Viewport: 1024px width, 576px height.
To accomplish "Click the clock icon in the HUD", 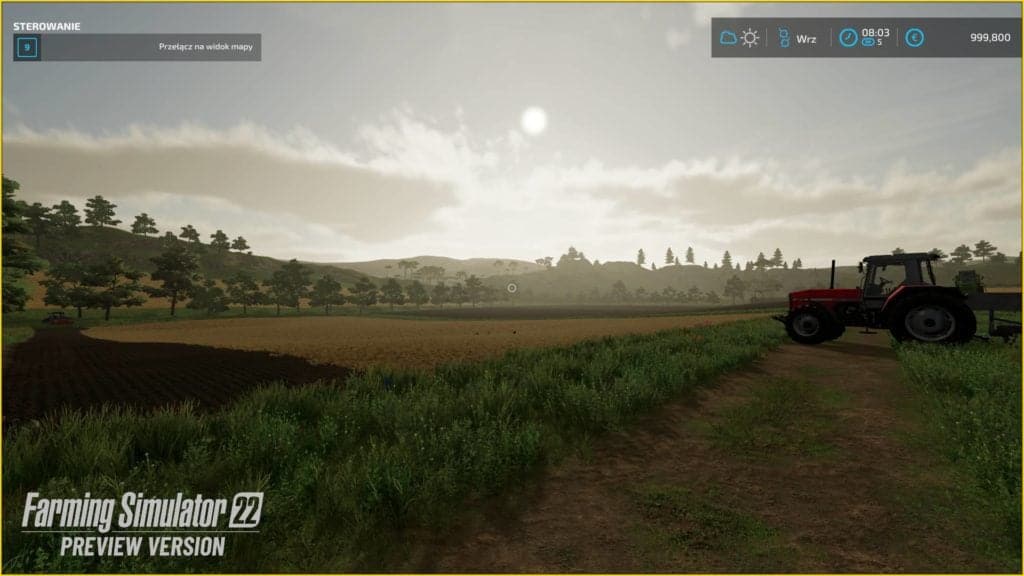I will point(848,38).
